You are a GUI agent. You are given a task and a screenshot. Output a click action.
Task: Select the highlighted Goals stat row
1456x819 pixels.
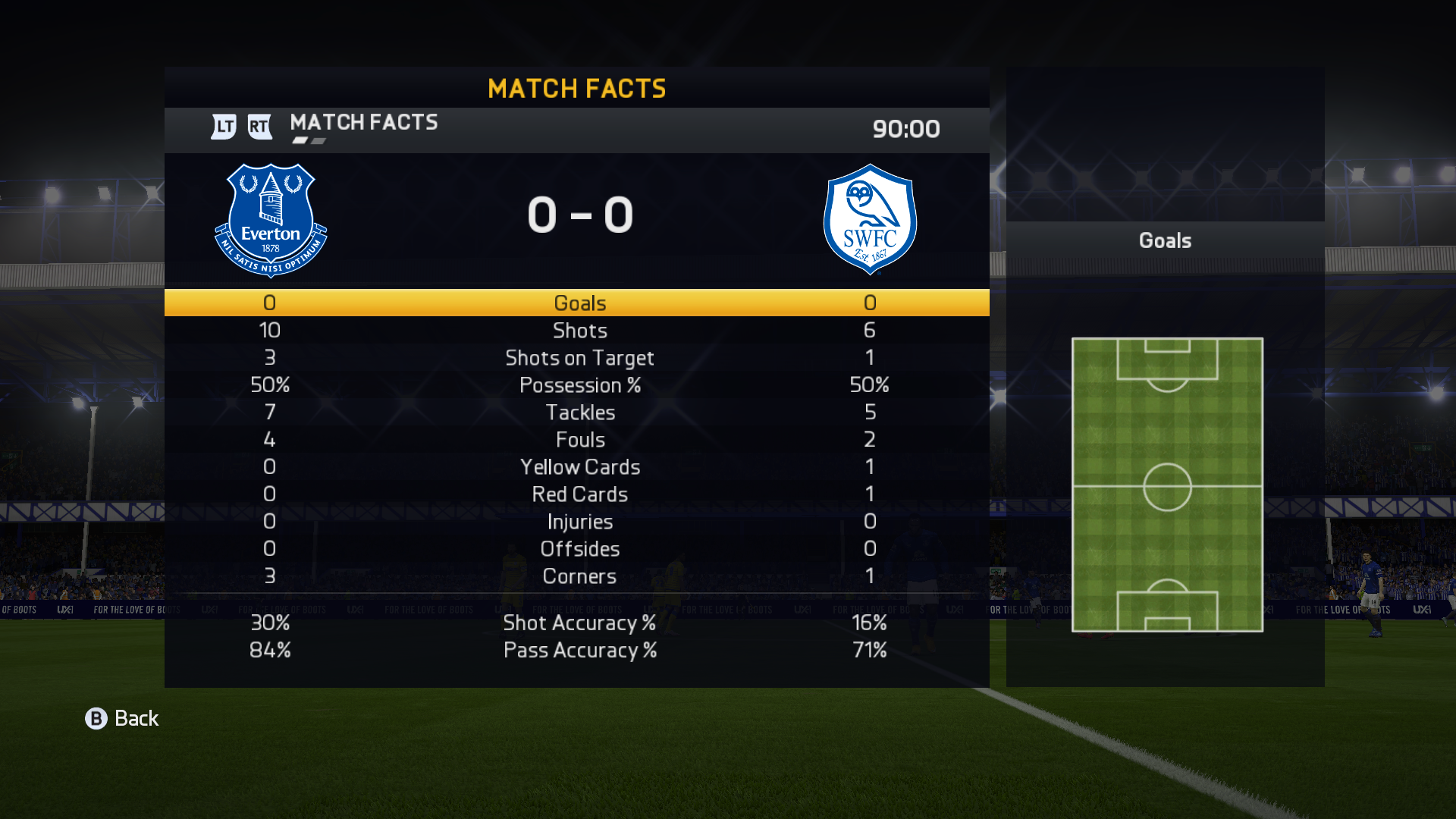[x=579, y=303]
